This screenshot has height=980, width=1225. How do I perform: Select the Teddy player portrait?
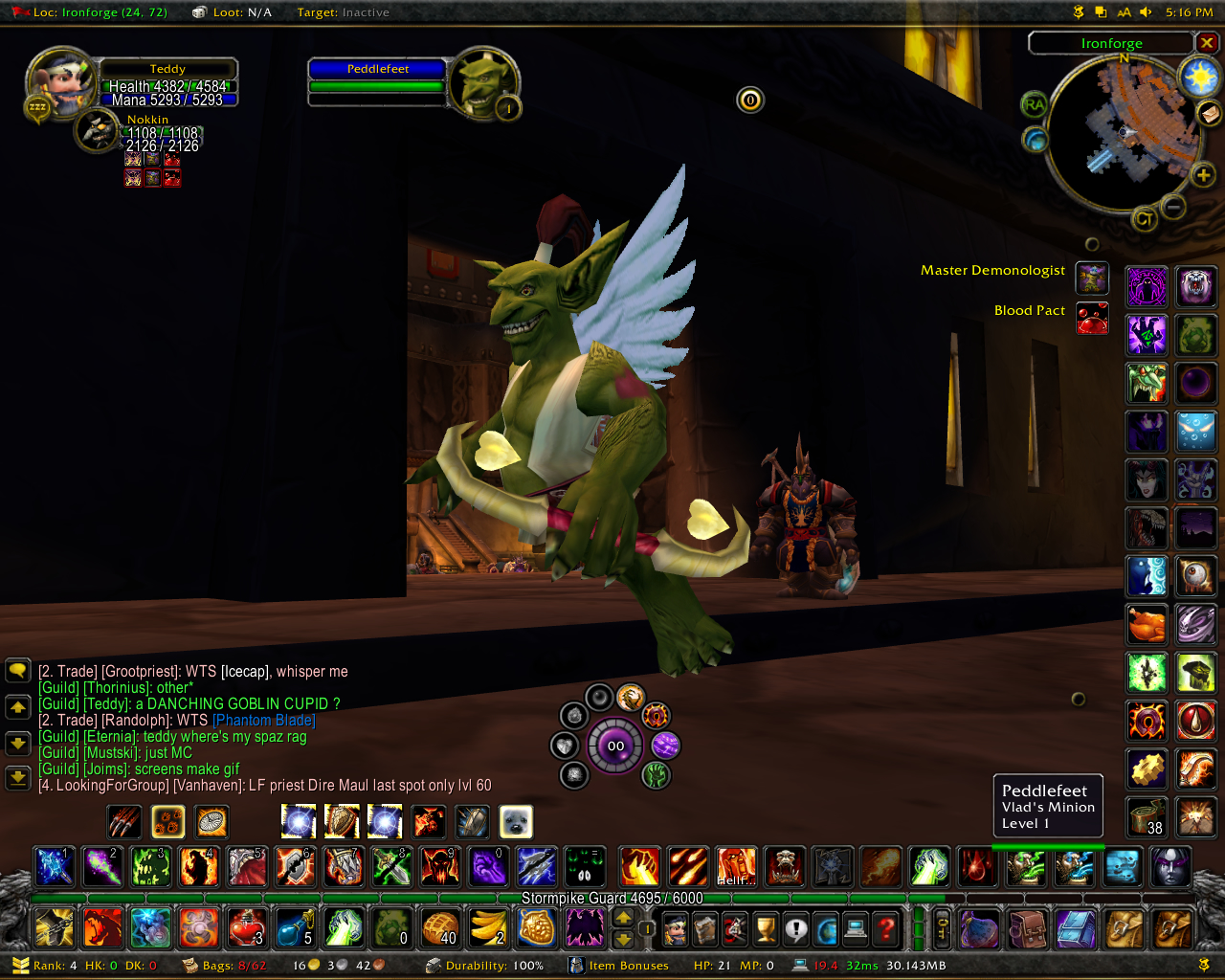[x=60, y=81]
